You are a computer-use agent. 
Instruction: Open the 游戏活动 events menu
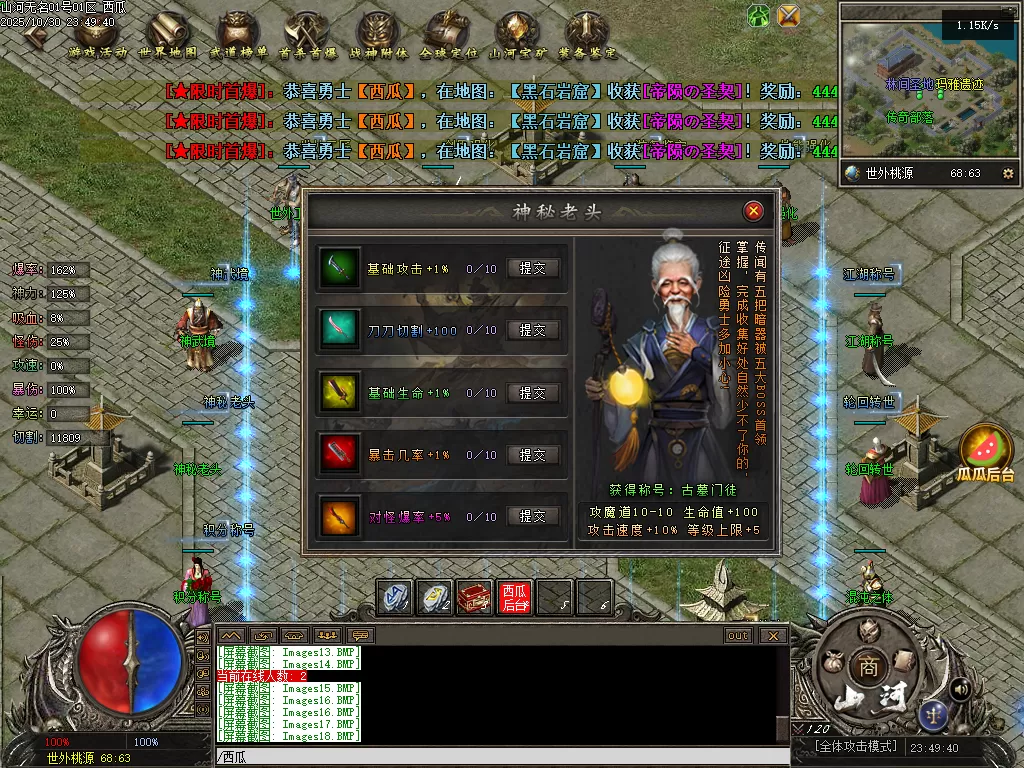(98, 33)
